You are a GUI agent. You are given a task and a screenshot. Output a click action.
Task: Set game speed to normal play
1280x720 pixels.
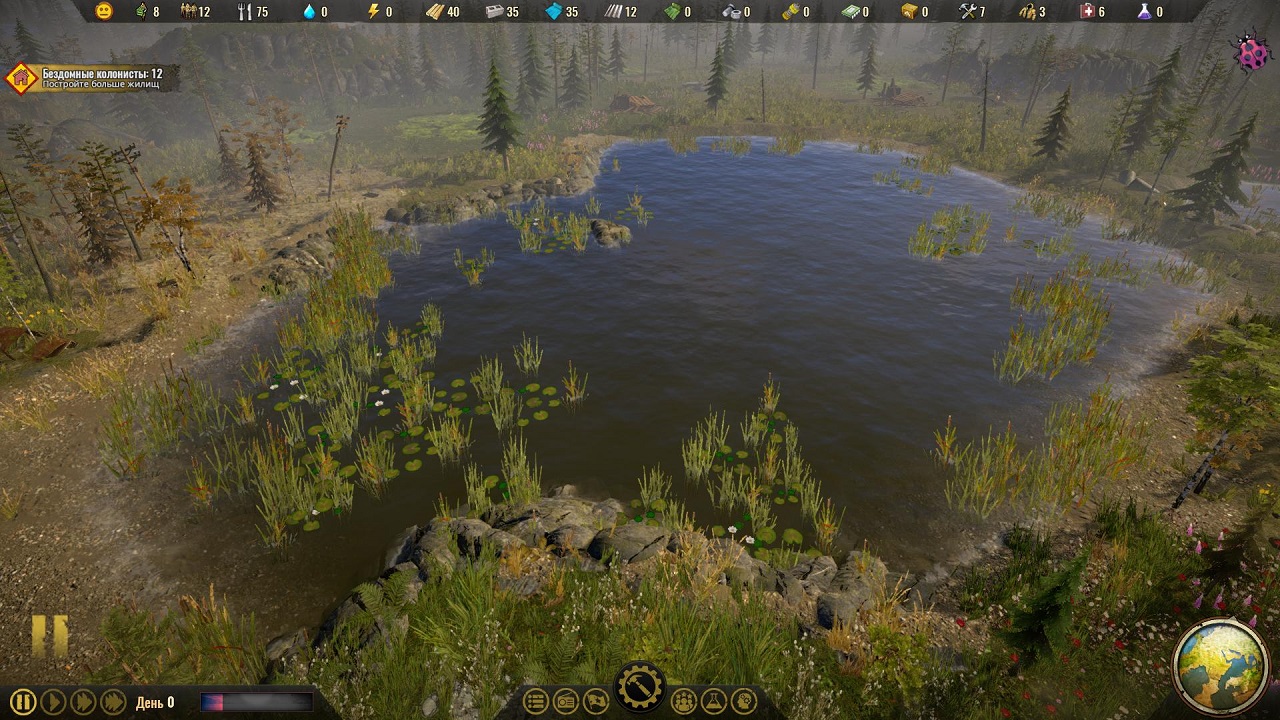pyautogui.click(x=54, y=702)
